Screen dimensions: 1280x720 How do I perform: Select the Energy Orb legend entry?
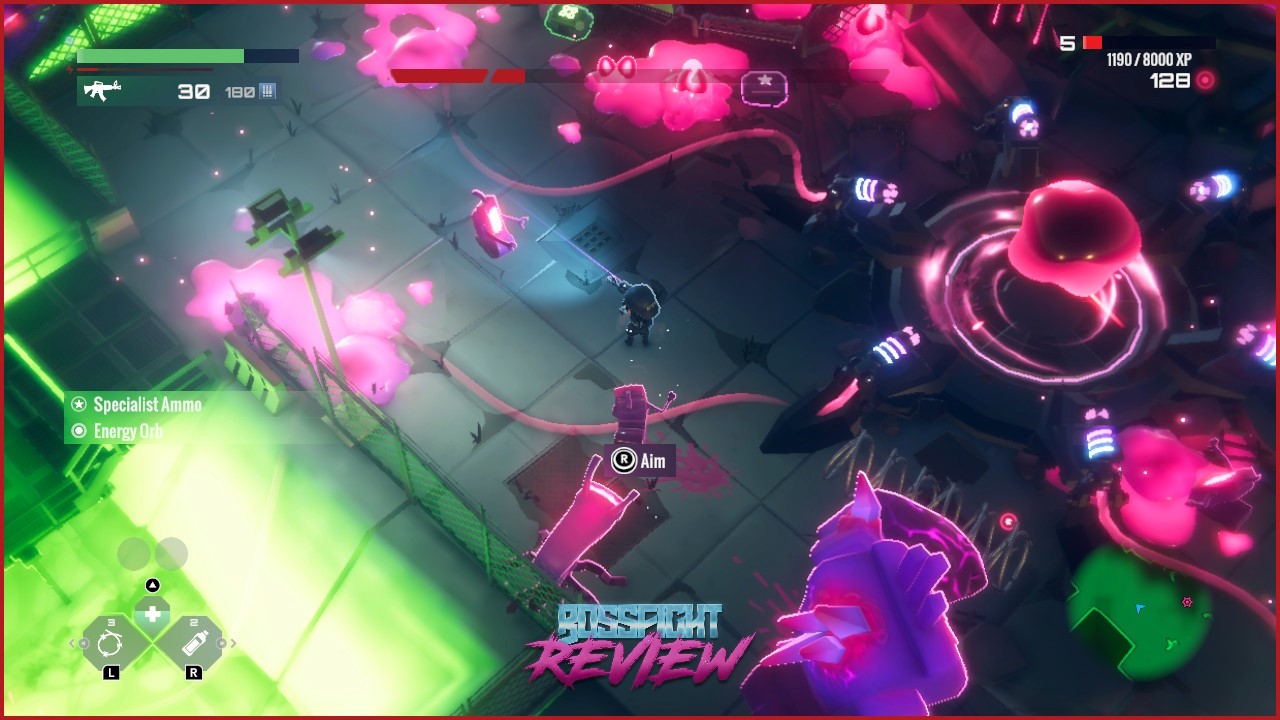click(127, 432)
